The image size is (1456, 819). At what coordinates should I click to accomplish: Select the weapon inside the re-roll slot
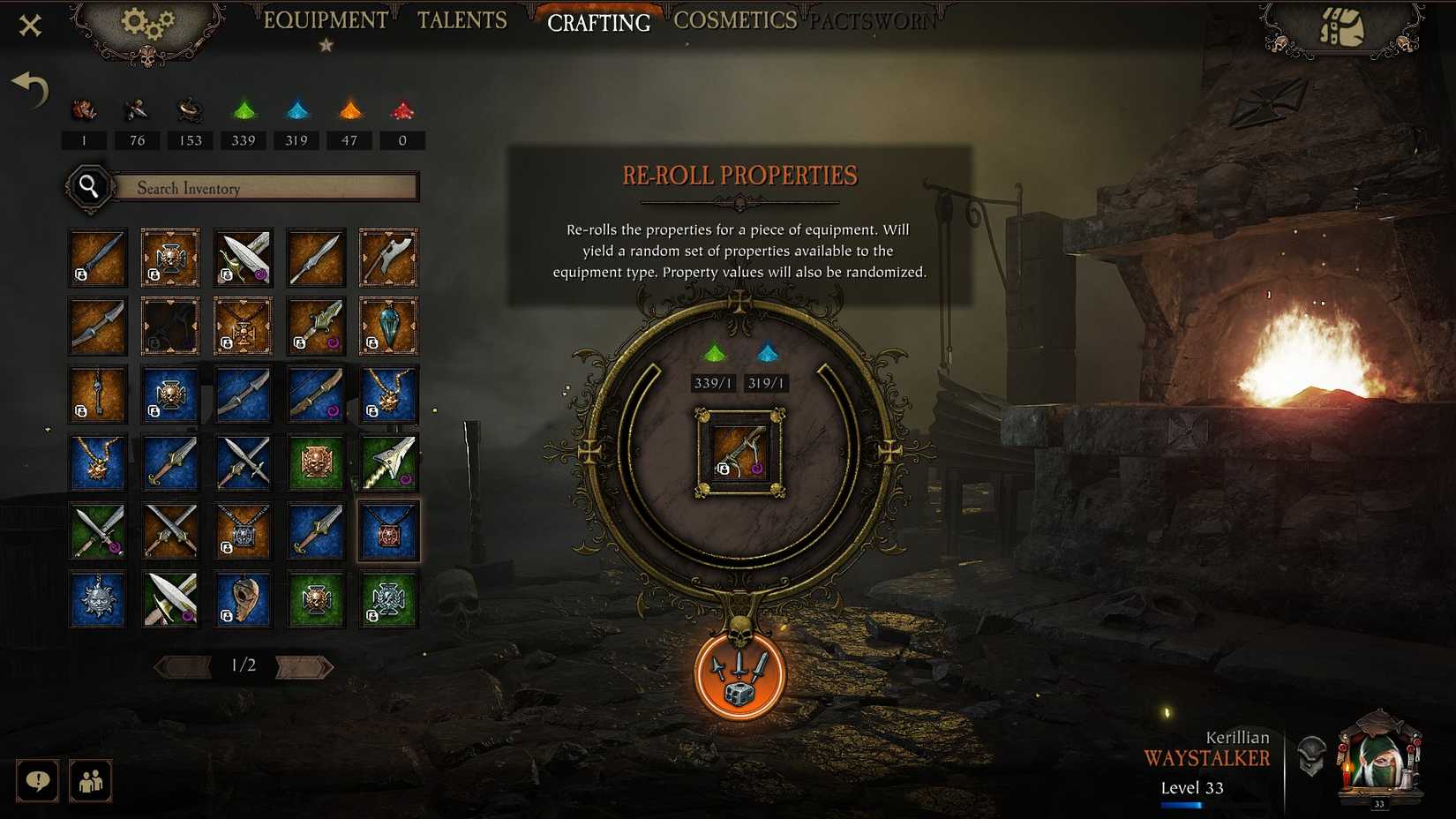pyautogui.click(x=741, y=454)
